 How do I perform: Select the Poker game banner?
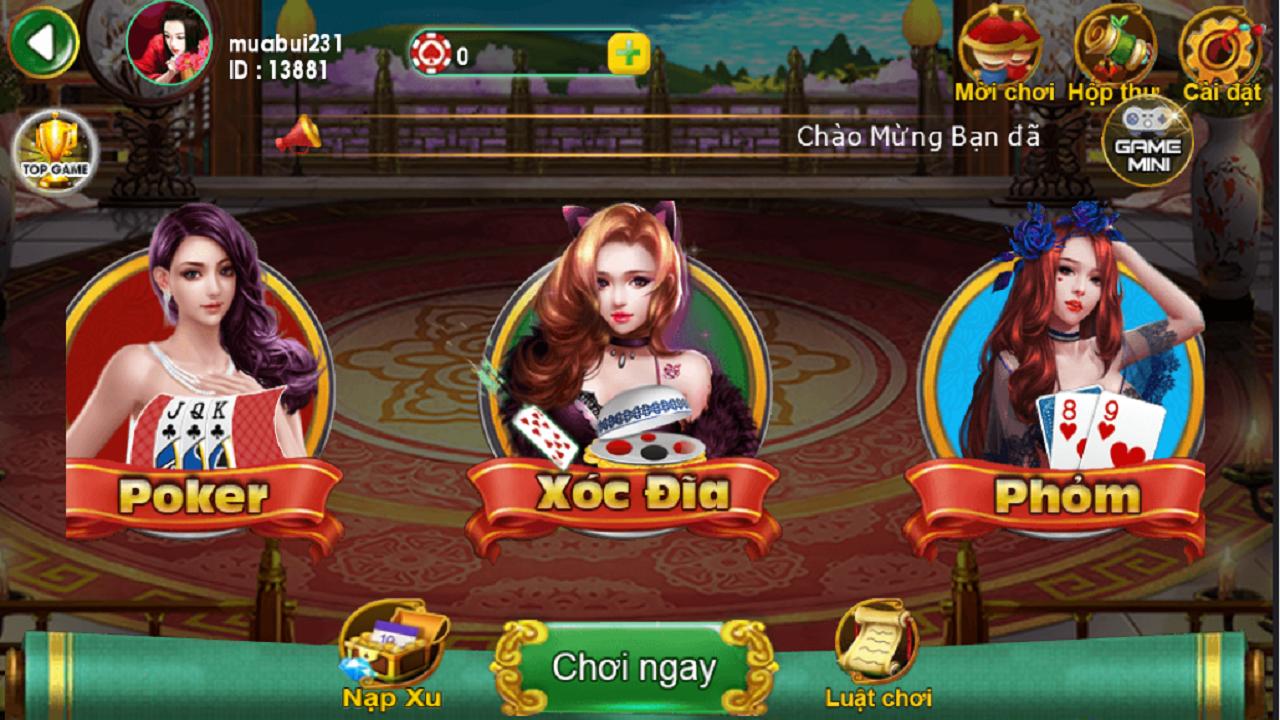(x=196, y=496)
